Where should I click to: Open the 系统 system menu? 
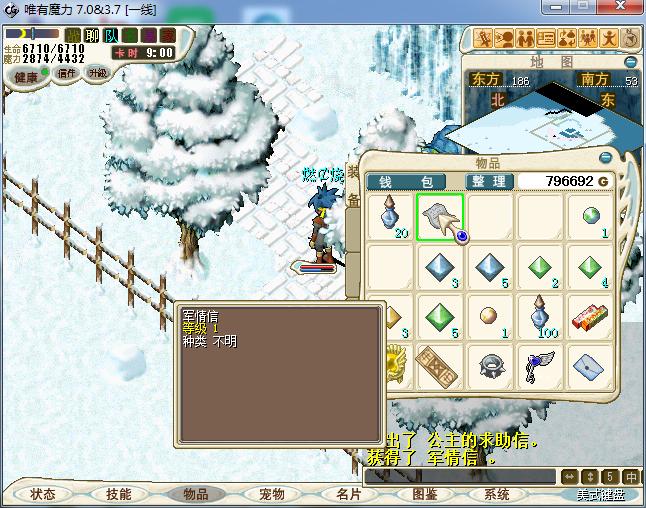(497, 494)
